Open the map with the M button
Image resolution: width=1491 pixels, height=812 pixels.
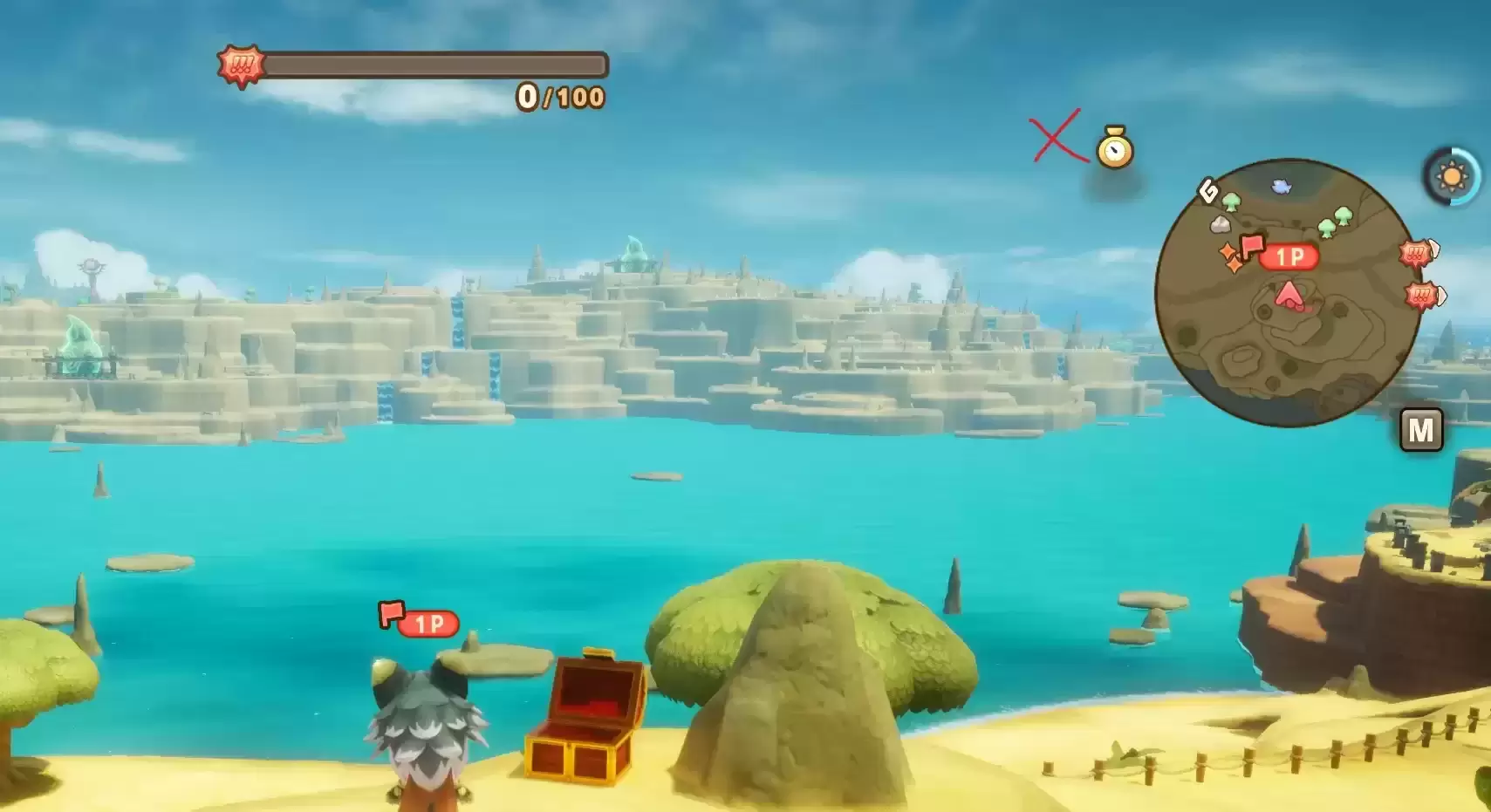coord(1420,429)
